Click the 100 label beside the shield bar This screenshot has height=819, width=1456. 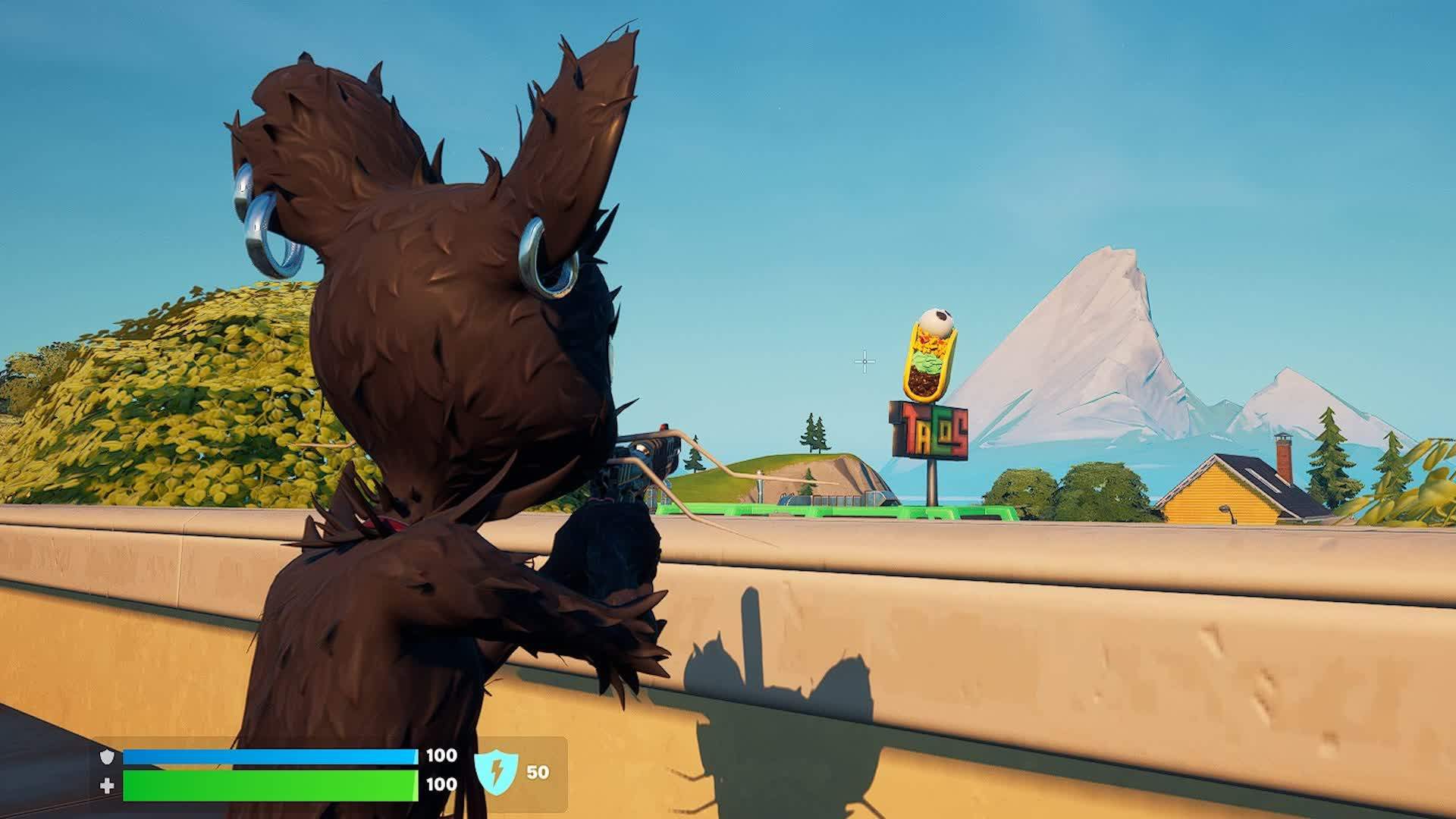(x=441, y=756)
